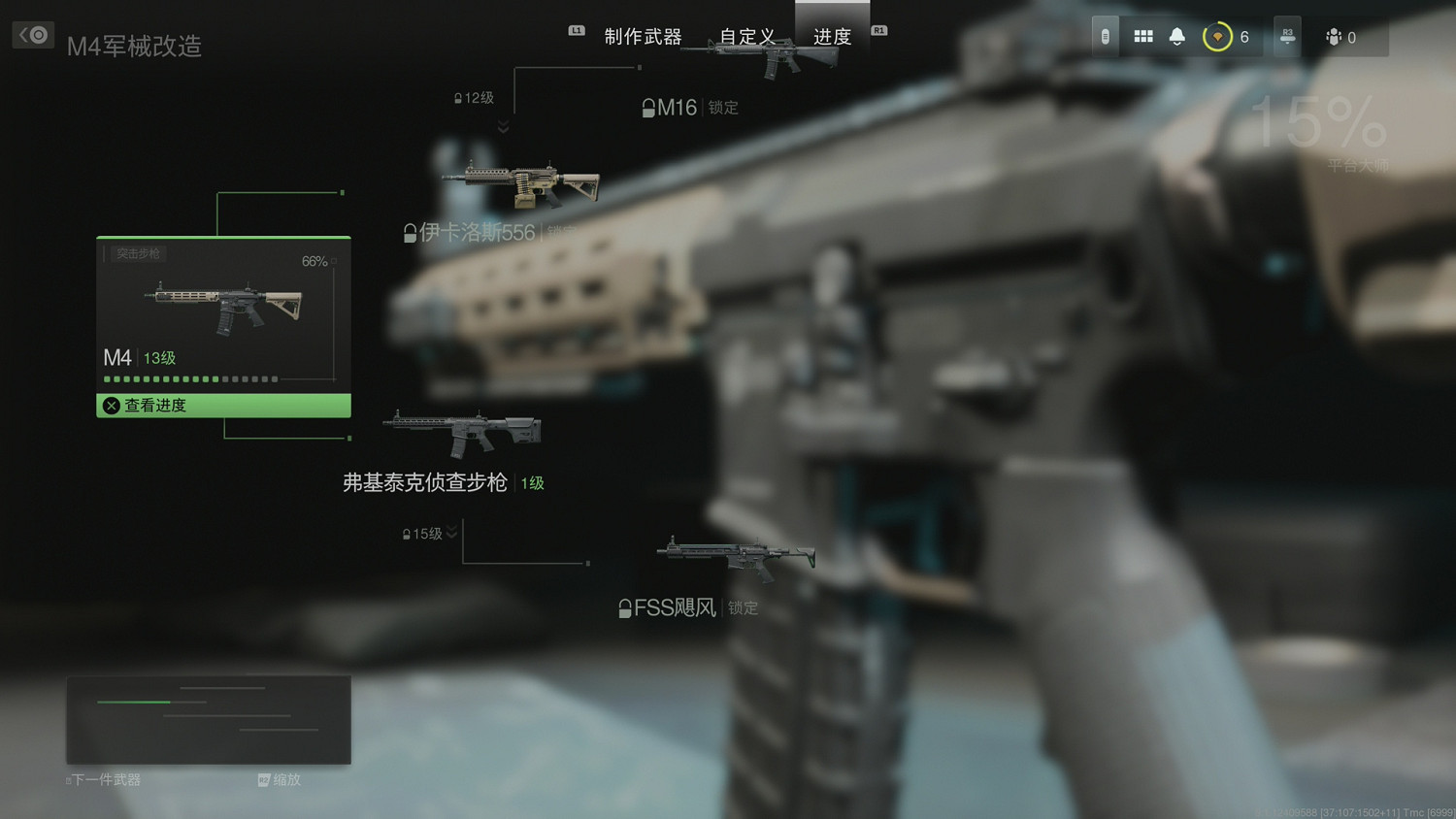Screen dimensions: 1456x819
Task: Click the grid/apps icon in top bar
Action: [1143, 36]
